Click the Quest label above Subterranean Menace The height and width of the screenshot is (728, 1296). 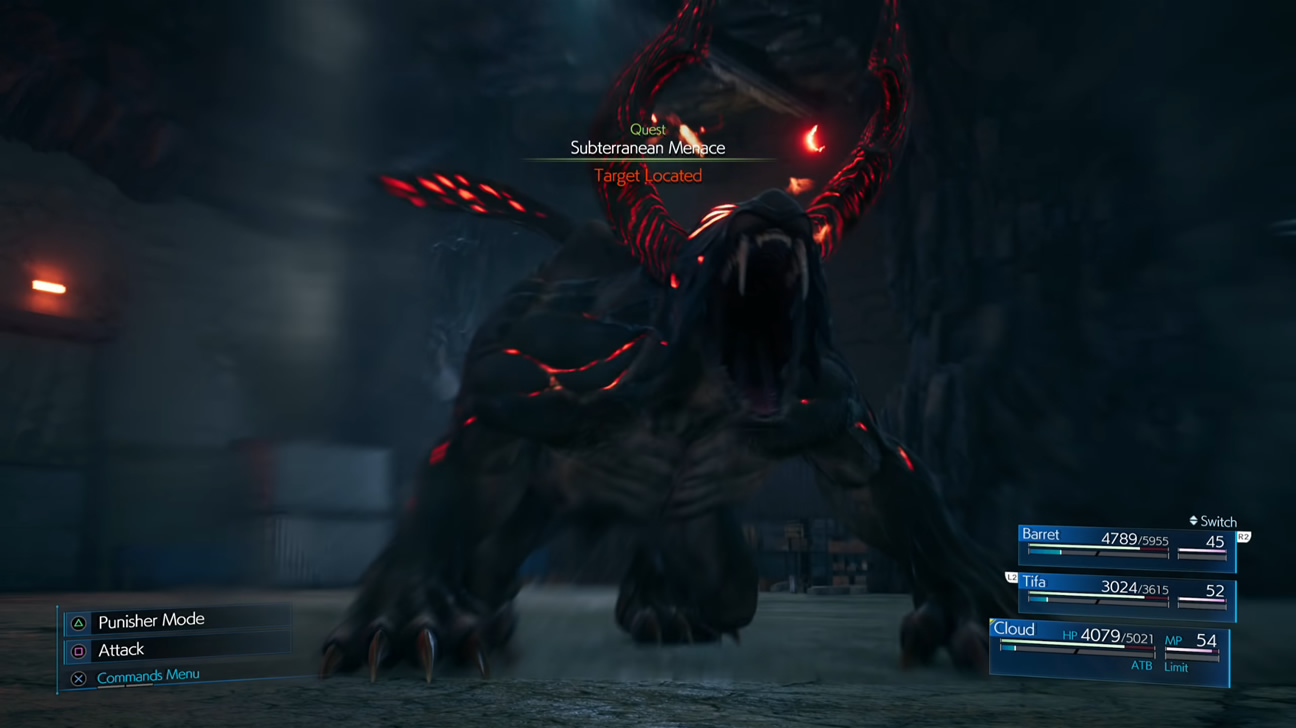[x=647, y=129]
